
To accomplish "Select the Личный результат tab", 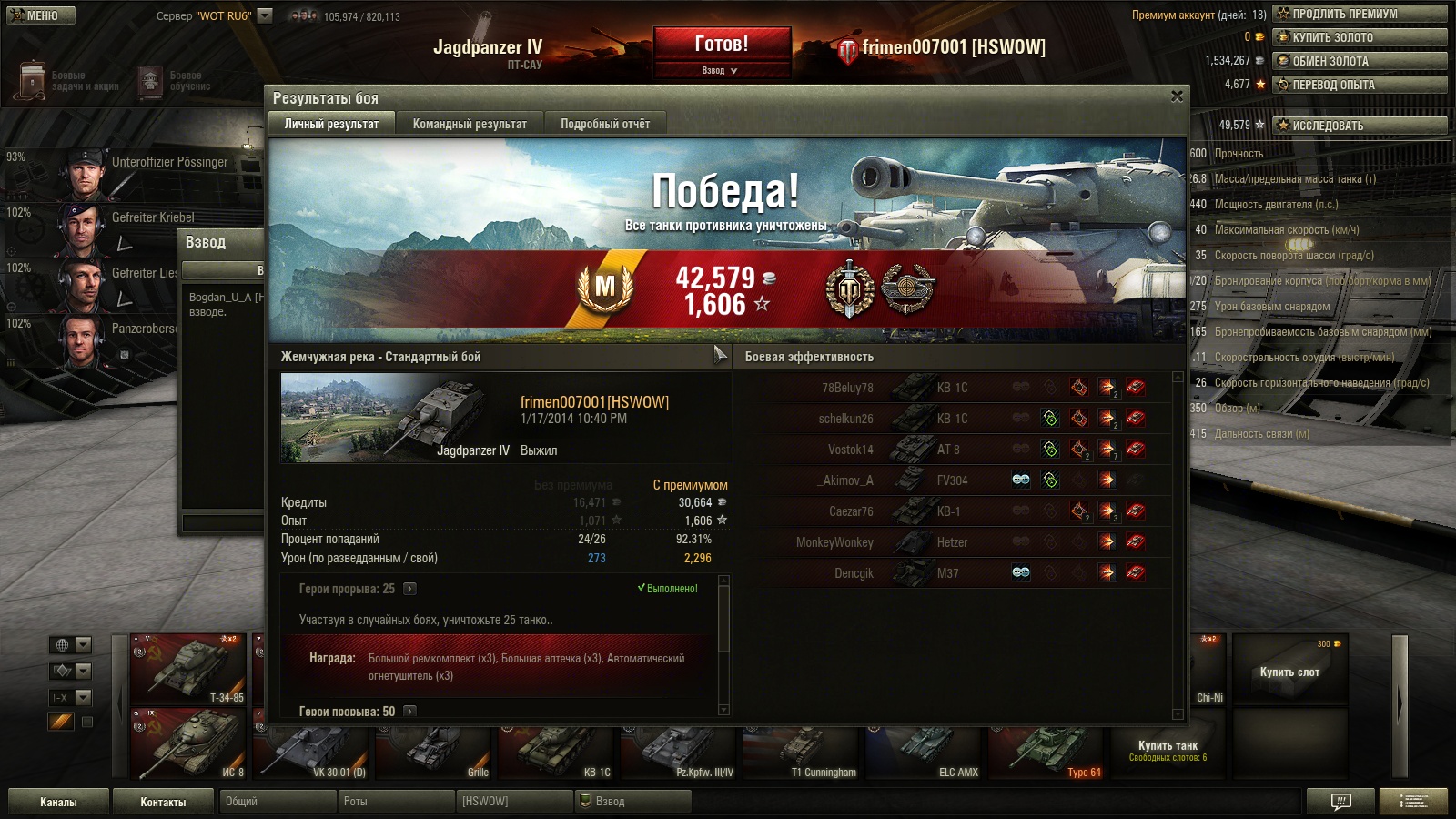I will tap(331, 124).
